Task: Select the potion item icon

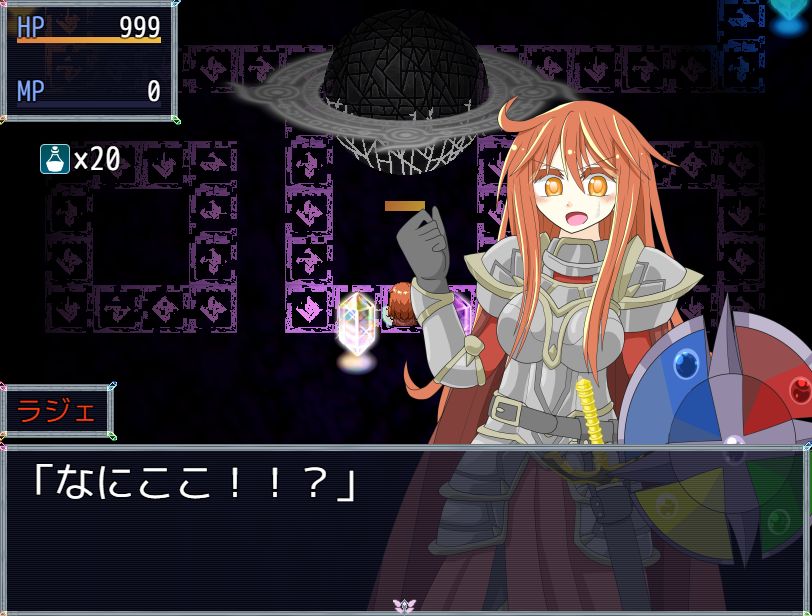Action: click(x=54, y=159)
